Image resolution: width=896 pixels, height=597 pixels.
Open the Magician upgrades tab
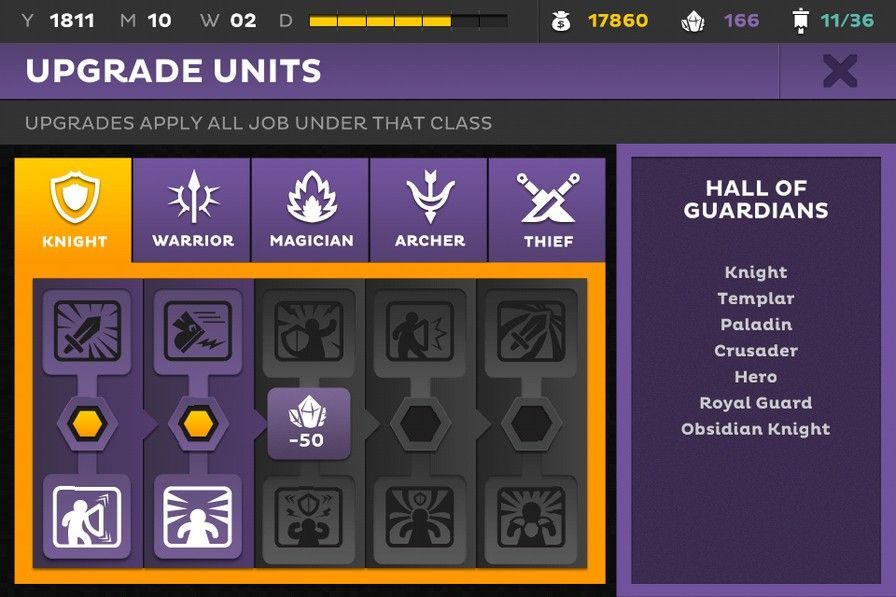(x=311, y=210)
